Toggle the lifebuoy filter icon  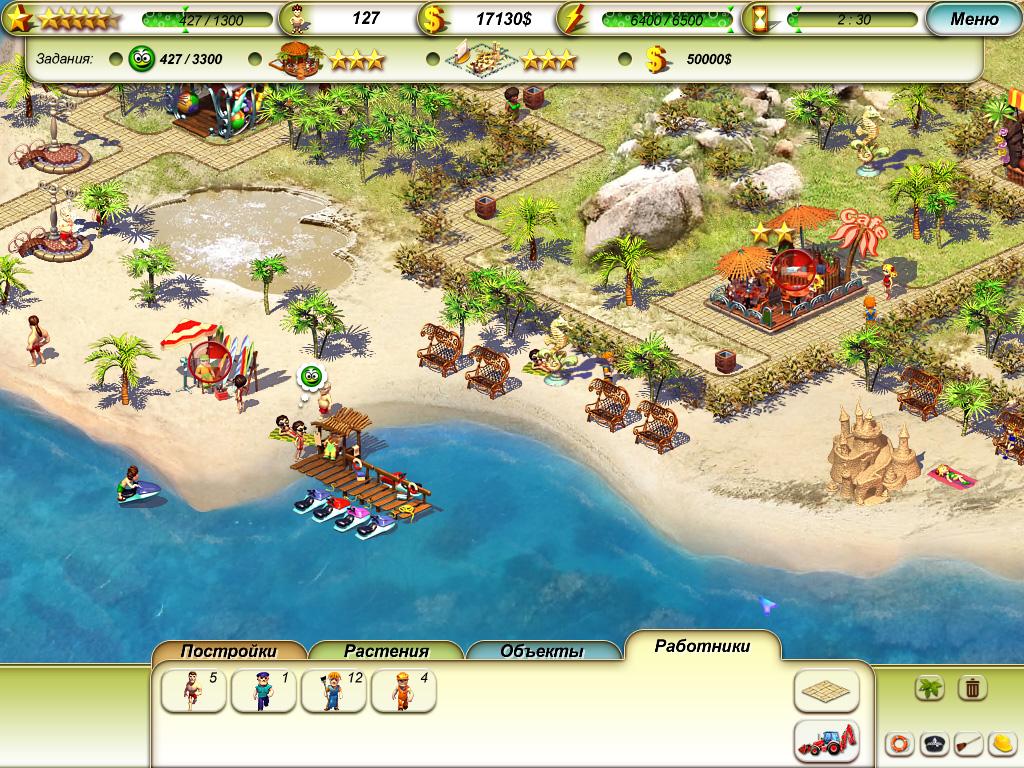coord(900,744)
